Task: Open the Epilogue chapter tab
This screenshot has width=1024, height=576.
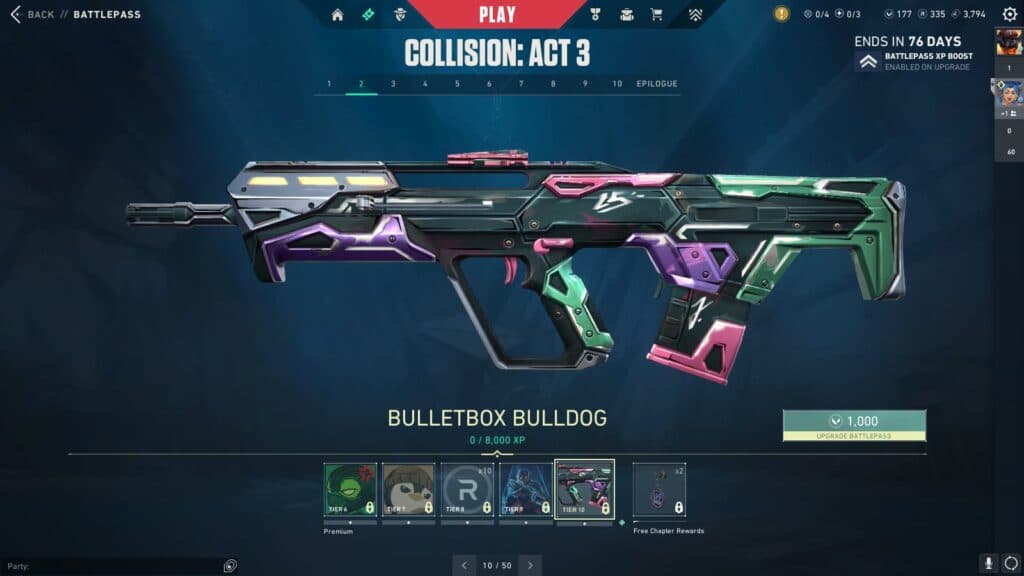Action: click(657, 84)
